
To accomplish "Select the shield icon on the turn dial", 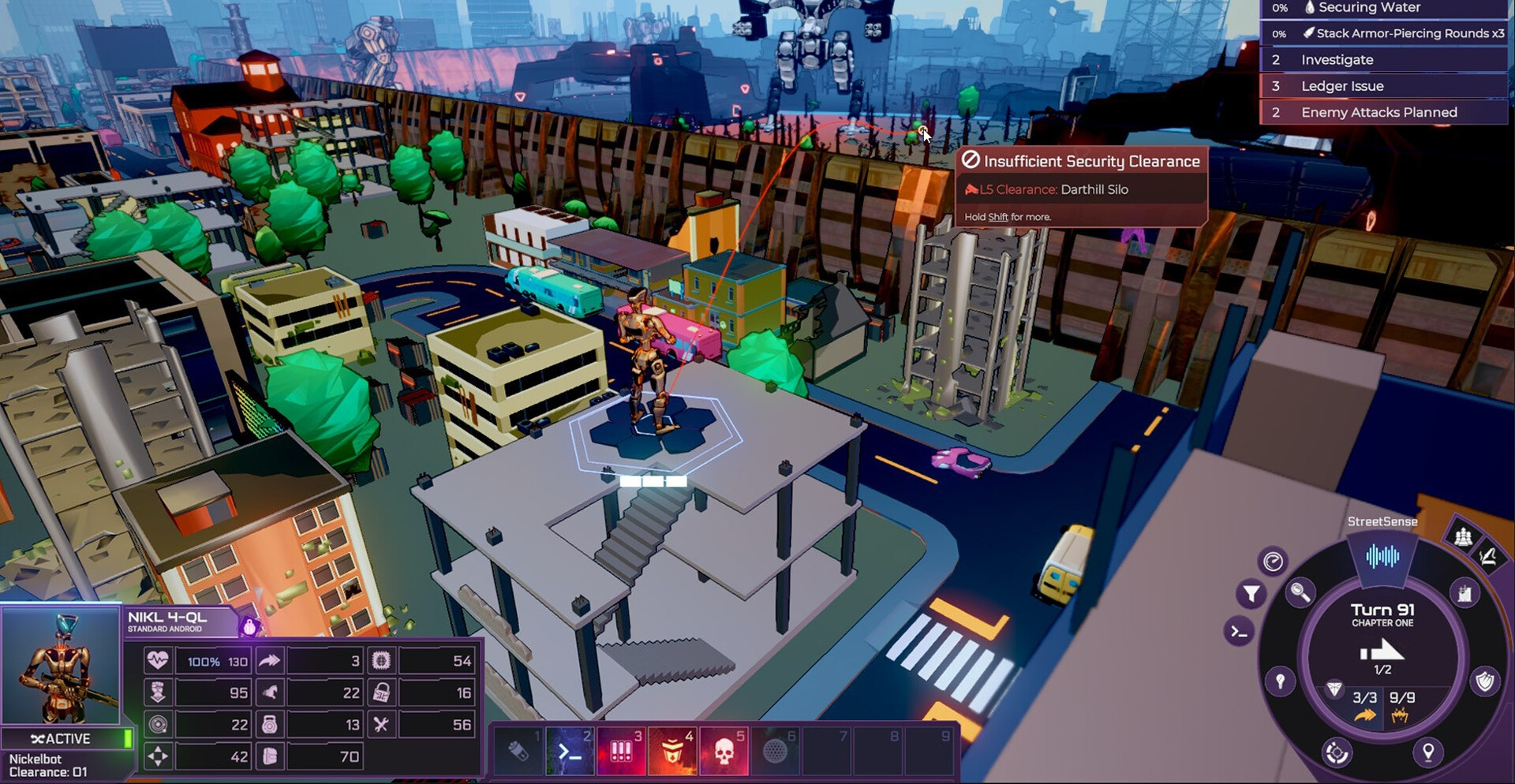I will 1485,681.
